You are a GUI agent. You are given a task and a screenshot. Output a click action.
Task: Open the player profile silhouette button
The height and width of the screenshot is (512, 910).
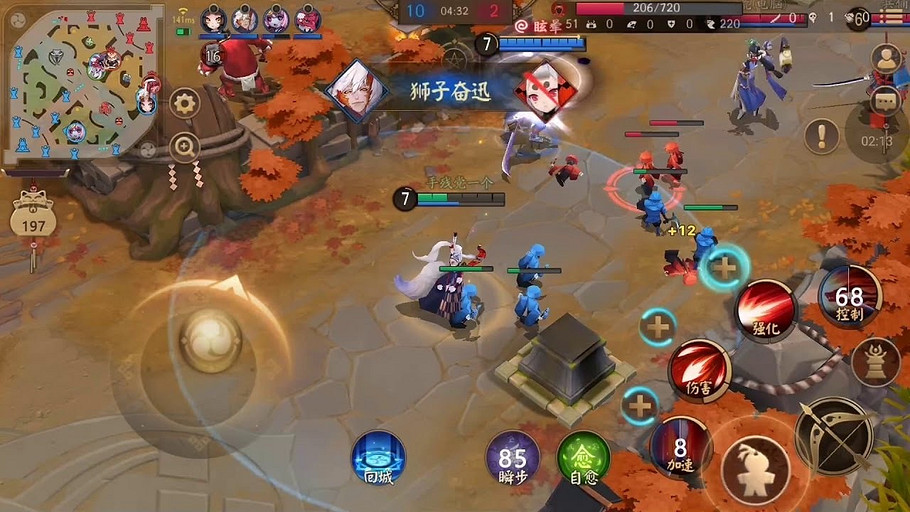[885, 60]
